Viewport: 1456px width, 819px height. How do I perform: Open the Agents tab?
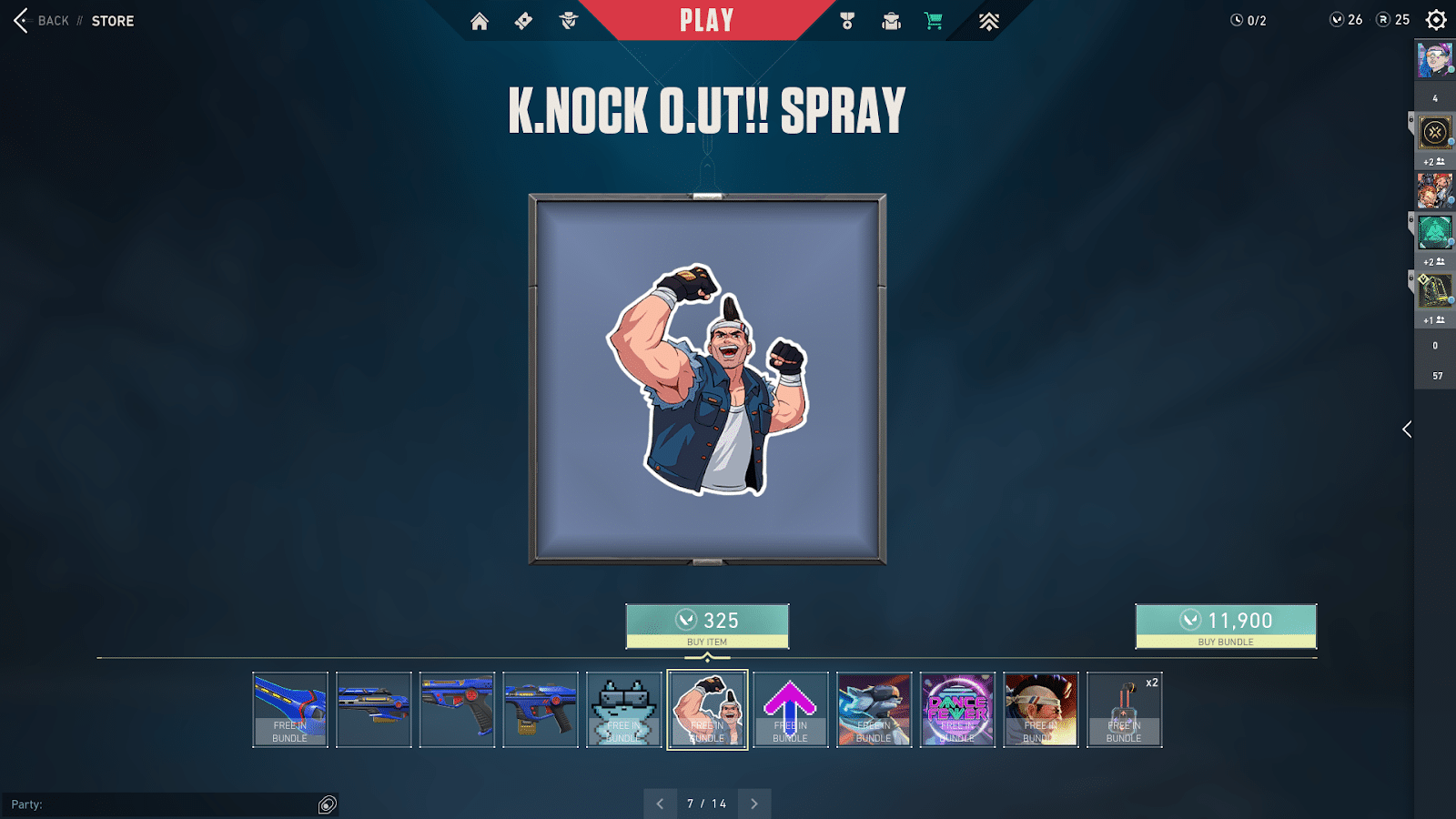(x=569, y=21)
